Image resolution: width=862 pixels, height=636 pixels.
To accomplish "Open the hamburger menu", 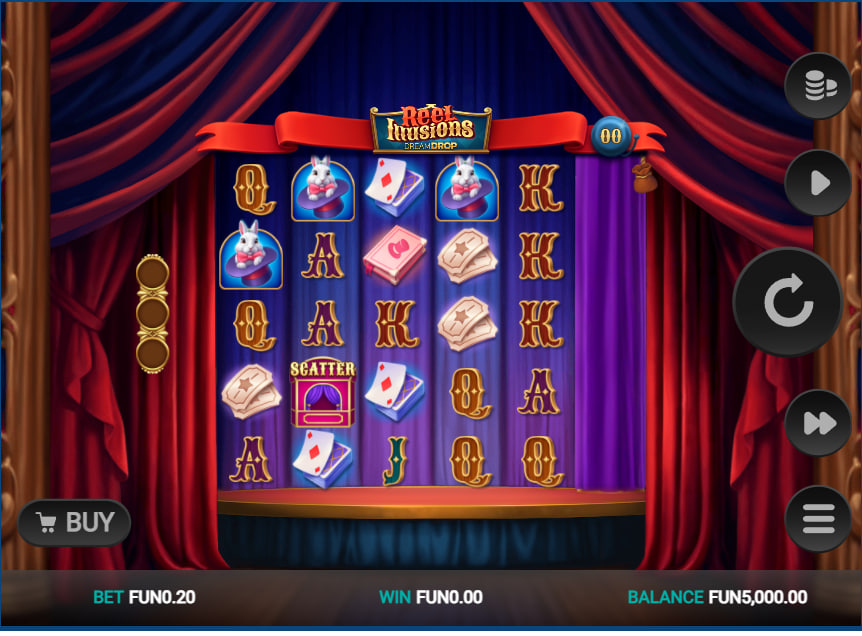I will (818, 518).
